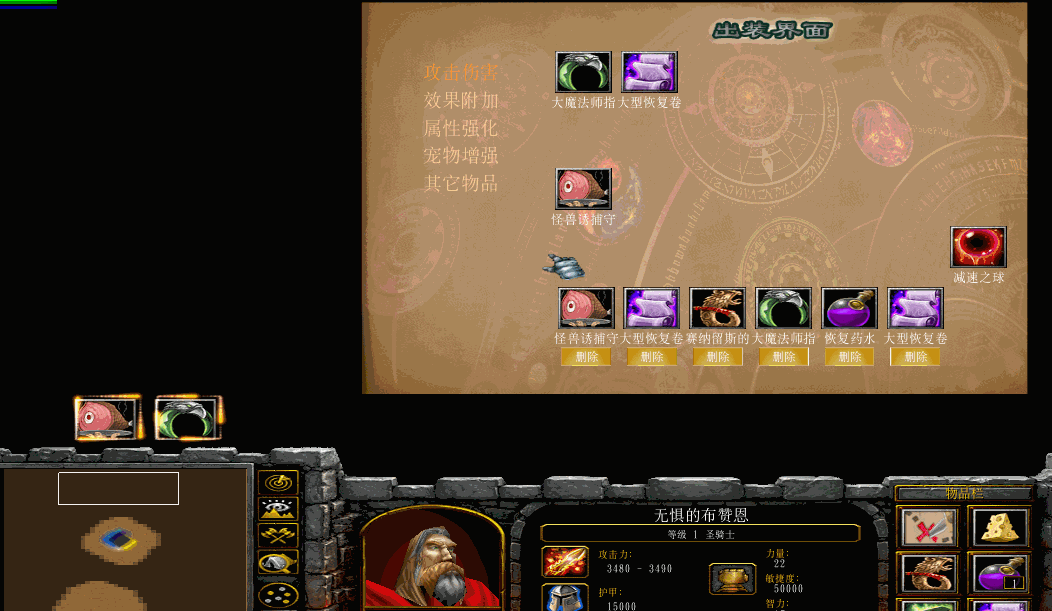This screenshot has height=611, width=1052.
Task: Click 删除 under the 大魔法师指 ring
Action: coord(784,357)
